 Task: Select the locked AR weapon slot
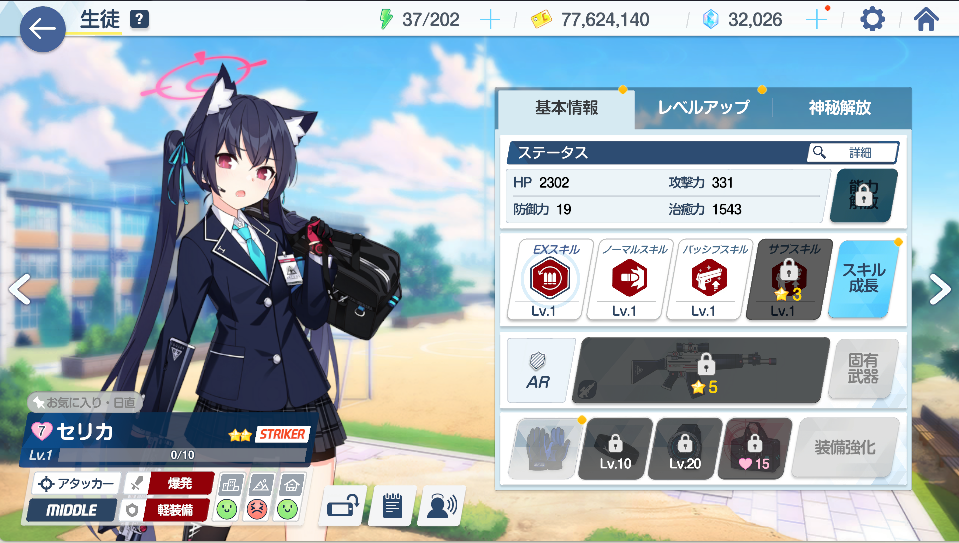click(701, 369)
